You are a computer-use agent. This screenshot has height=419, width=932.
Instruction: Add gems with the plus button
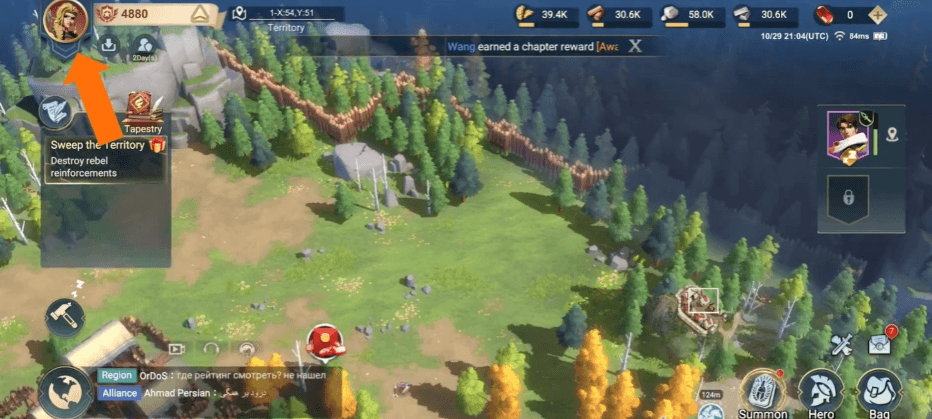[x=878, y=14]
